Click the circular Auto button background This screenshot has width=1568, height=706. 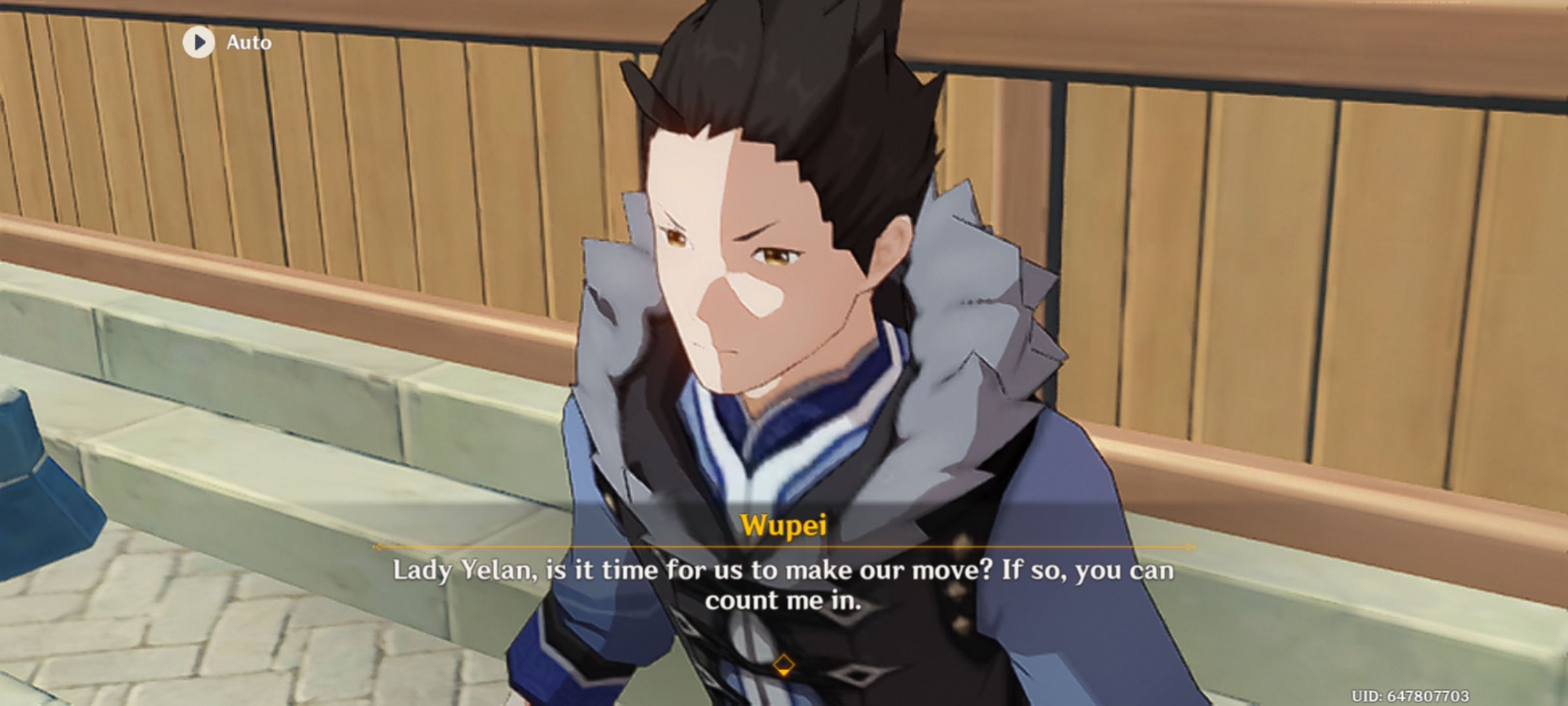(x=199, y=43)
